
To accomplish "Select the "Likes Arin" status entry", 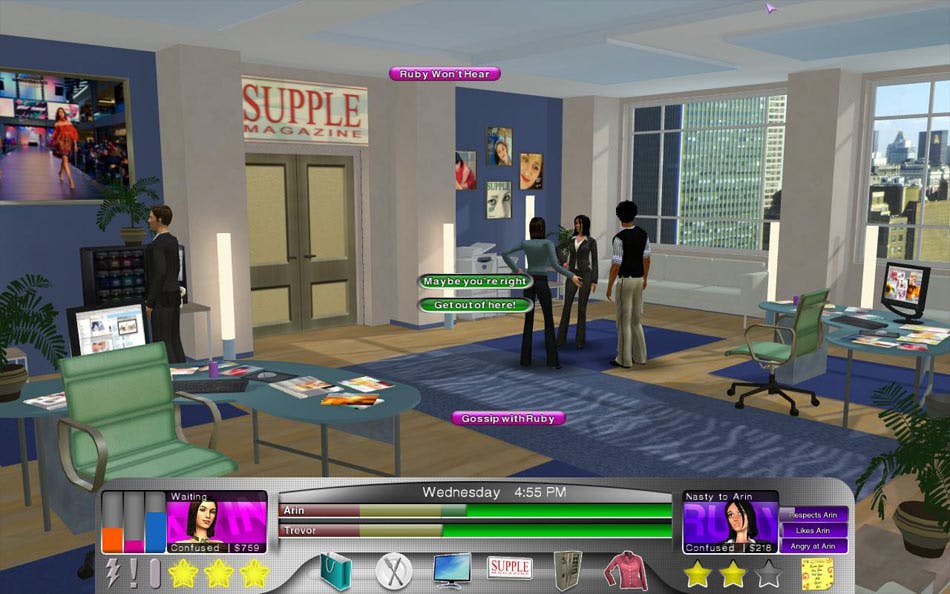I will 814,530.
